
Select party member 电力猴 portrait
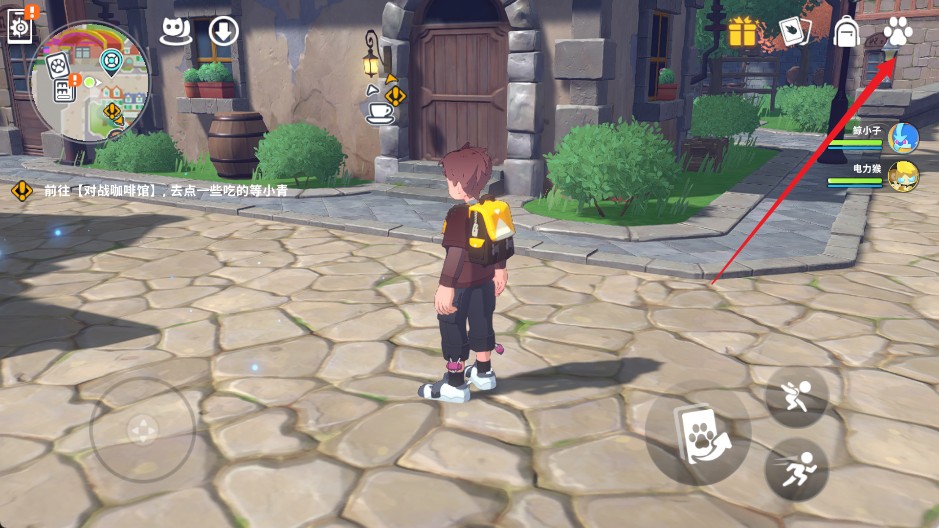click(903, 174)
